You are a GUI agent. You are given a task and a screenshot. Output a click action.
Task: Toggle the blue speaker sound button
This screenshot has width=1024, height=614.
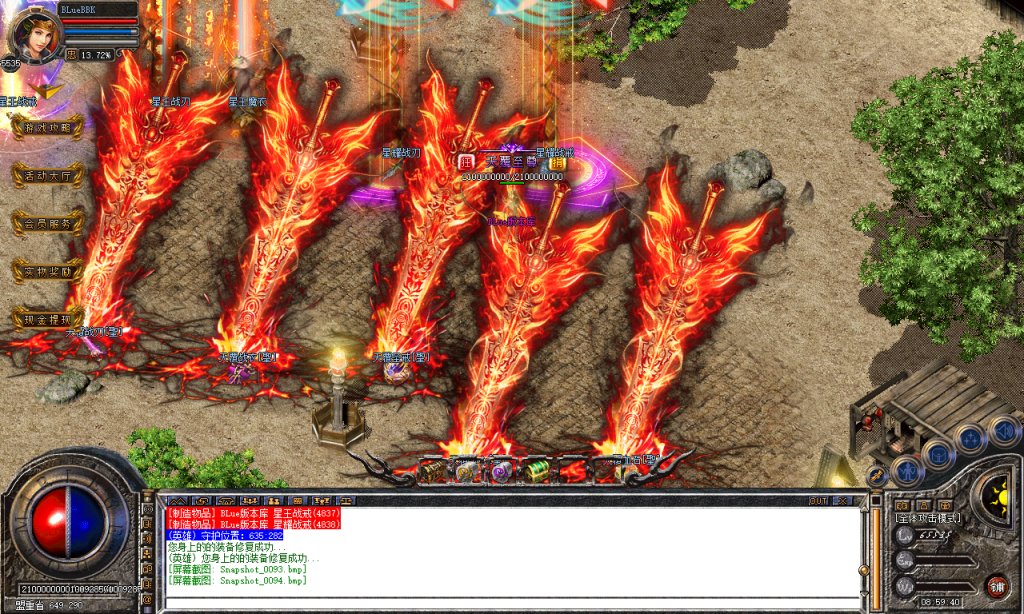tap(1003, 432)
